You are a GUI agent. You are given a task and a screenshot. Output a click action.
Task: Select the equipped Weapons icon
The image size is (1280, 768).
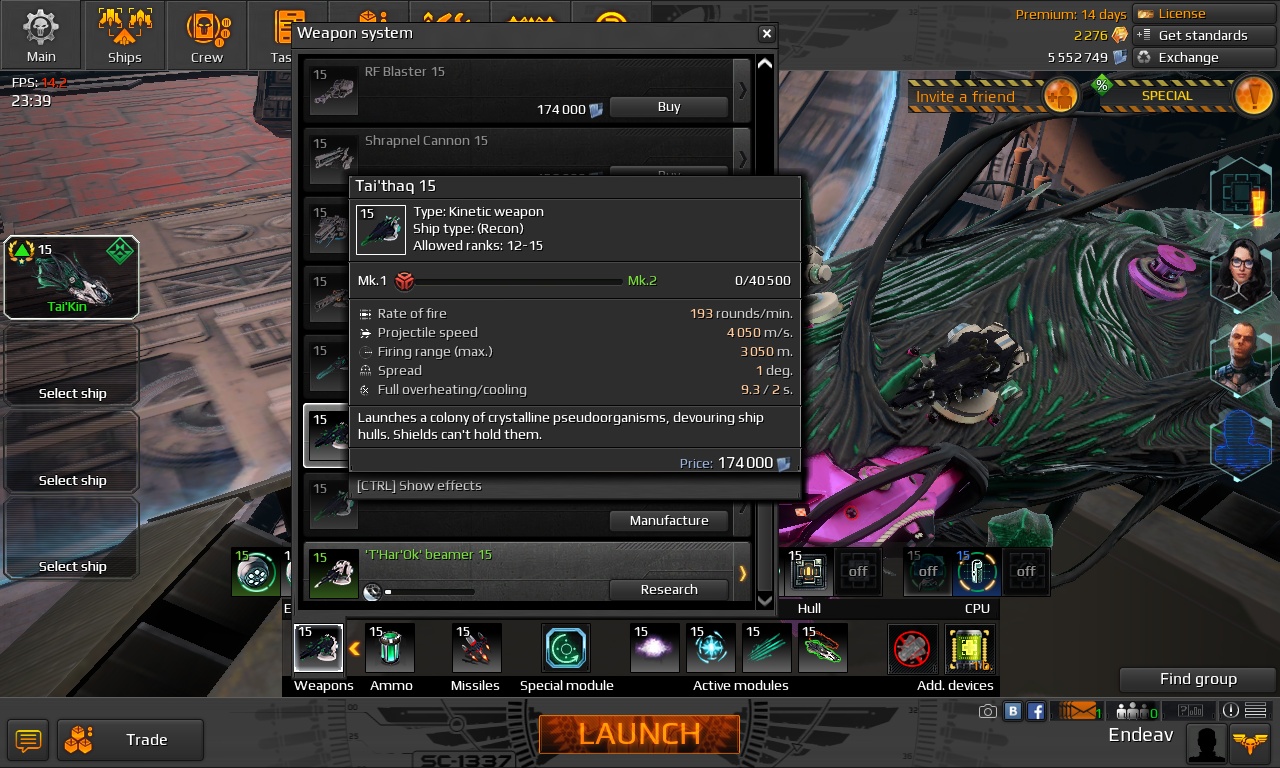[x=317, y=647]
